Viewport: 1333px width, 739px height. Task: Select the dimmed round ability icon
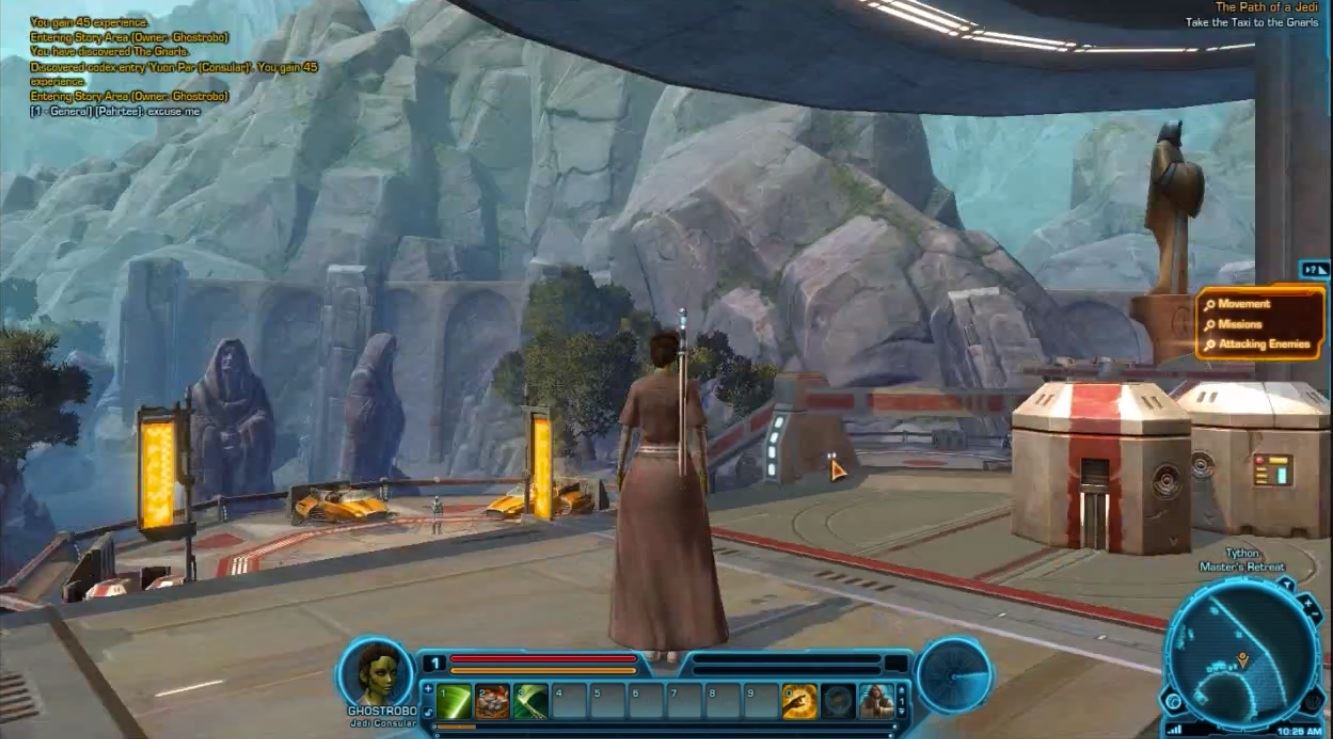pyautogui.click(x=838, y=701)
